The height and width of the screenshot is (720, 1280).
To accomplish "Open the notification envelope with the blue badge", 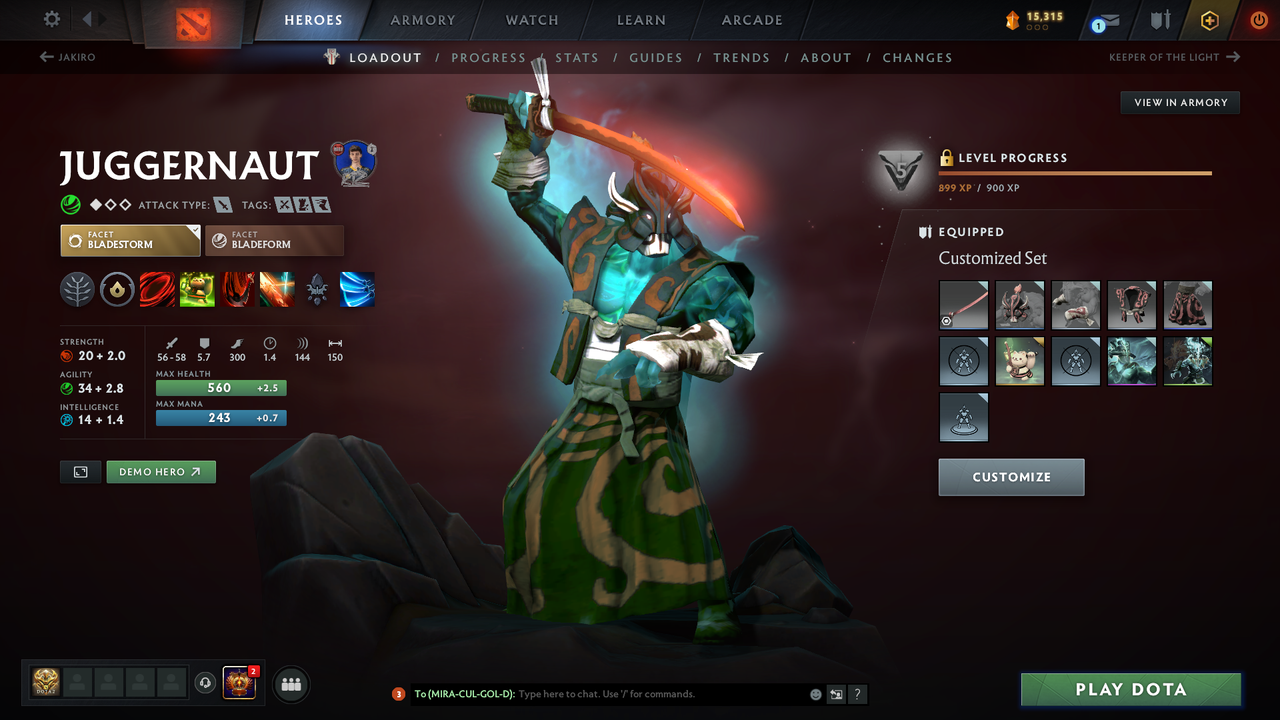I will click(1104, 19).
